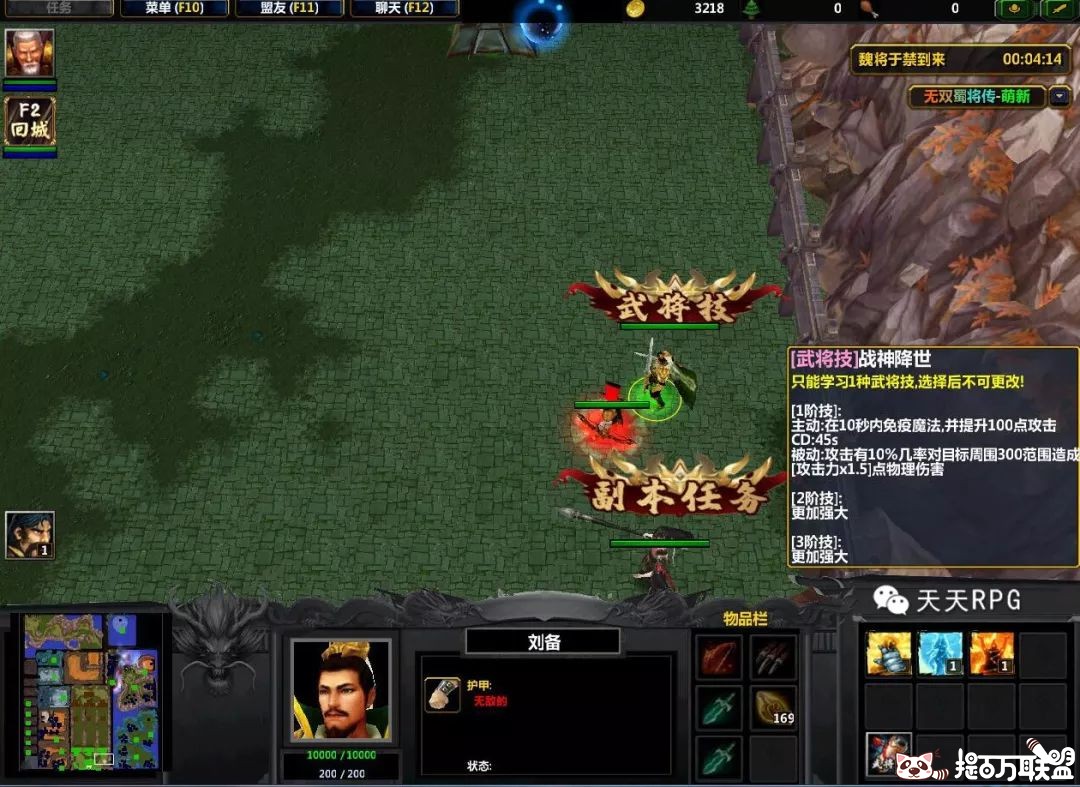Click the sword icon button at top right
Screen dimensions: 1080x787
tap(1057, 9)
